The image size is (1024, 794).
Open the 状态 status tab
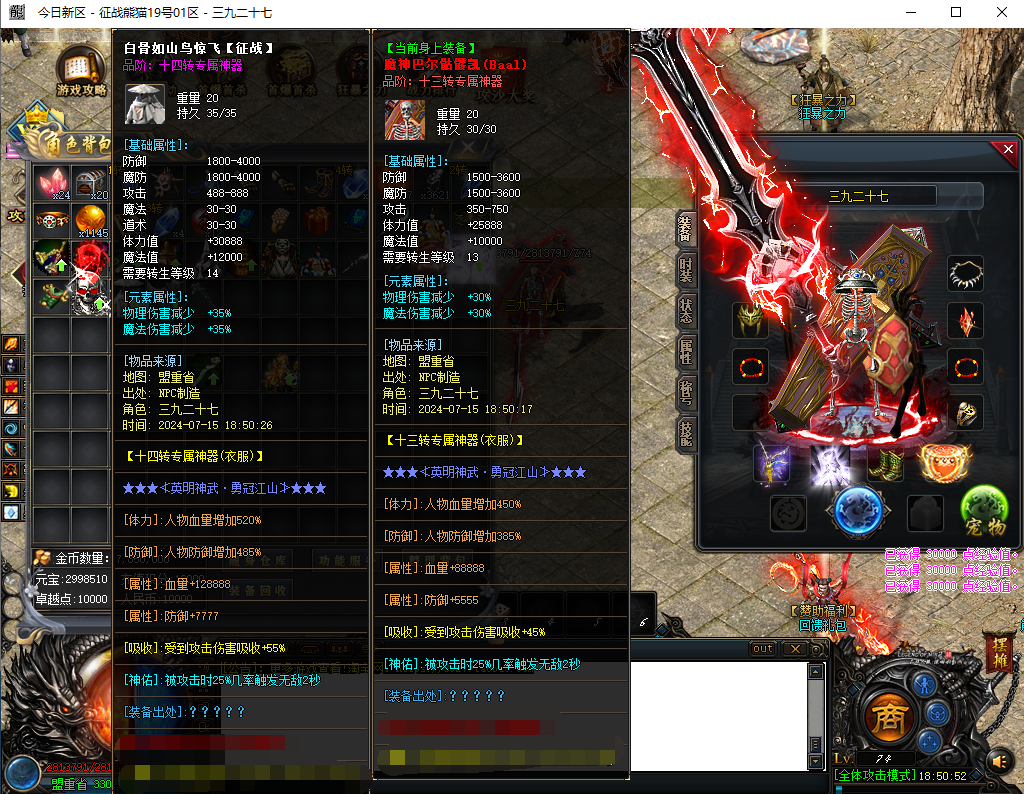point(685,310)
